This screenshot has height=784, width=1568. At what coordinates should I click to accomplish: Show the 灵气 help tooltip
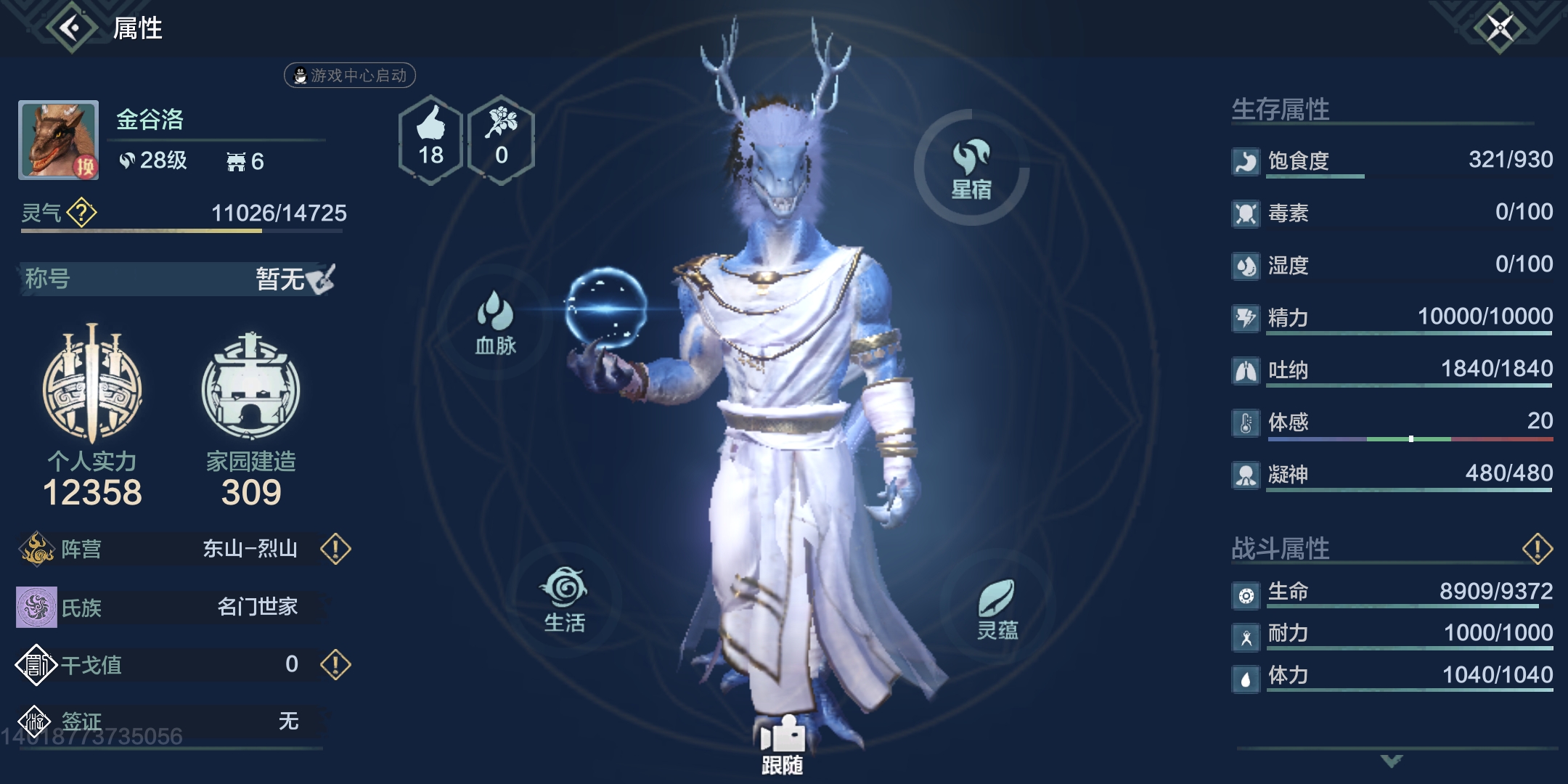click(x=81, y=213)
